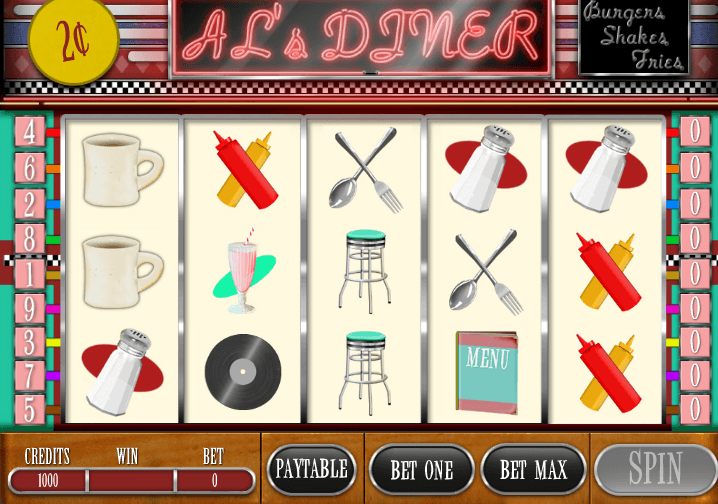This screenshot has width=718, height=504.
Task: Pick payline number 3
Action: pyautogui.click(x=29, y=342)
